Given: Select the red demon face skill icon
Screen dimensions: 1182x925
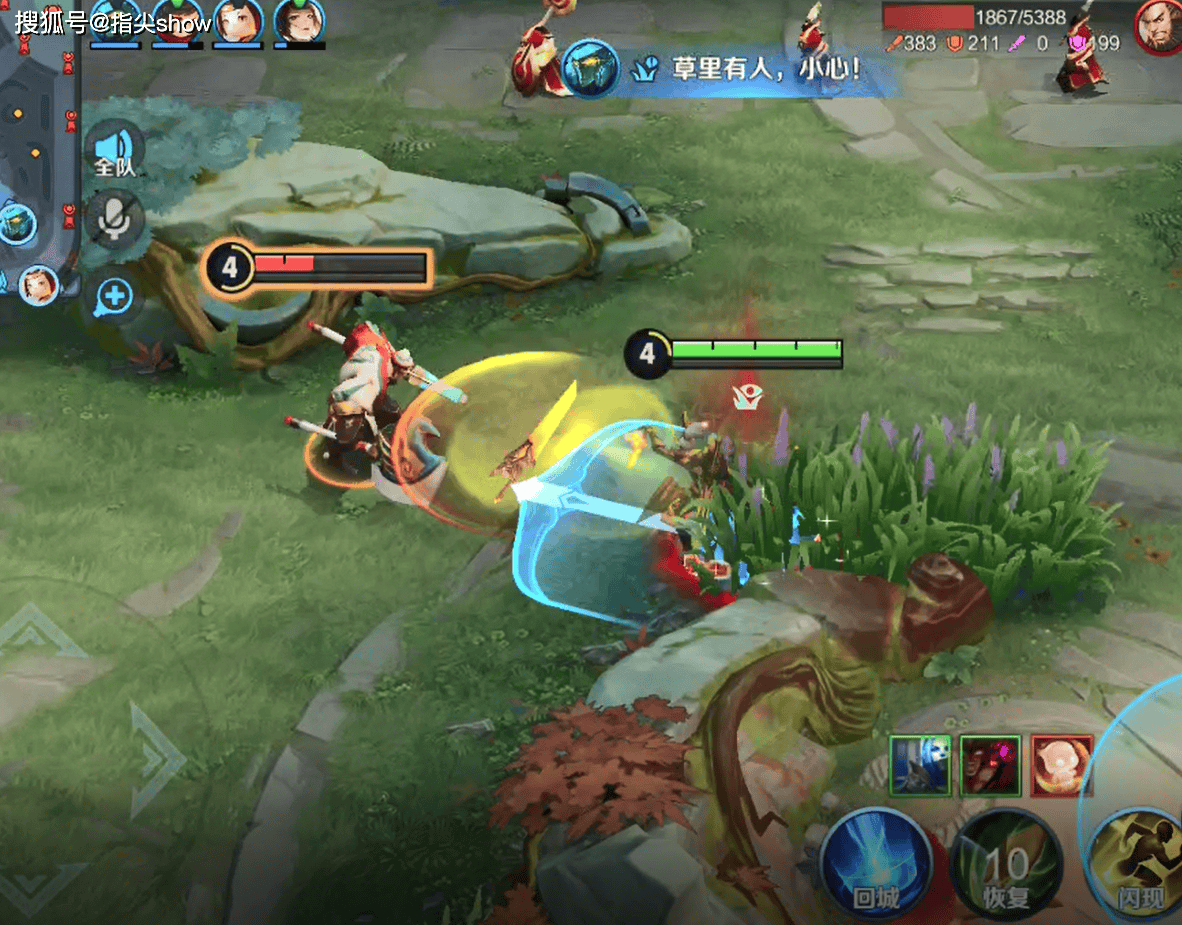Looking at the screenshot, I should [990, 766].
